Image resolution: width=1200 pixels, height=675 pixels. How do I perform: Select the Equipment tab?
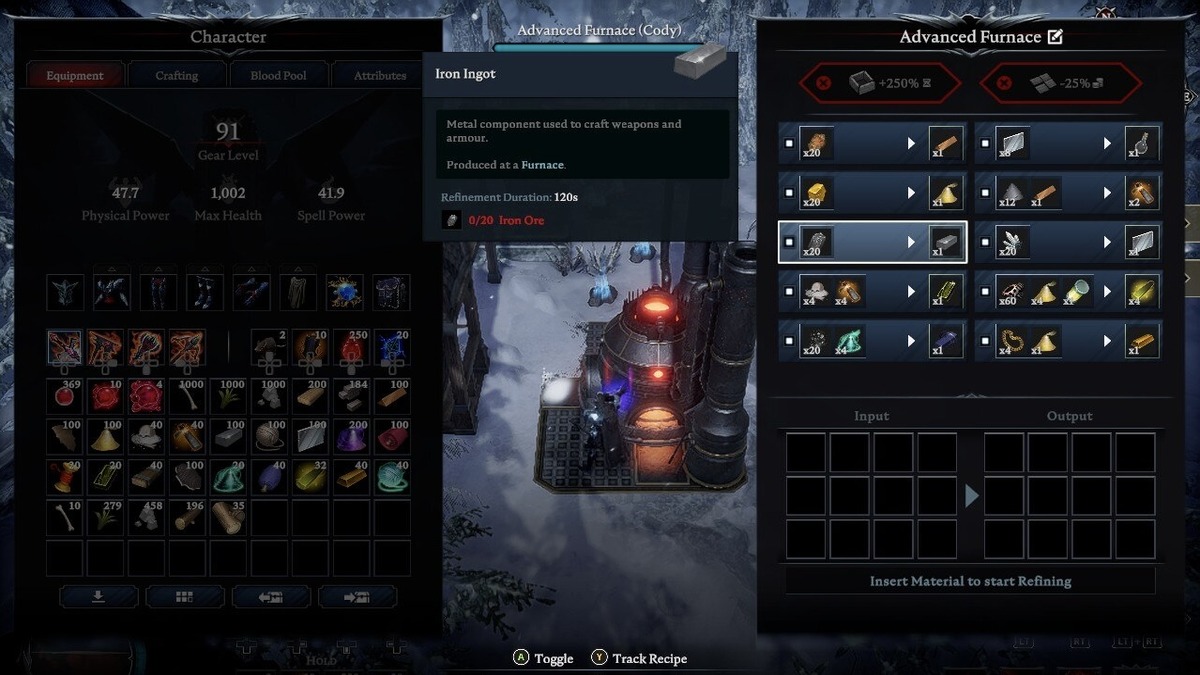click(x=75, y=75)
